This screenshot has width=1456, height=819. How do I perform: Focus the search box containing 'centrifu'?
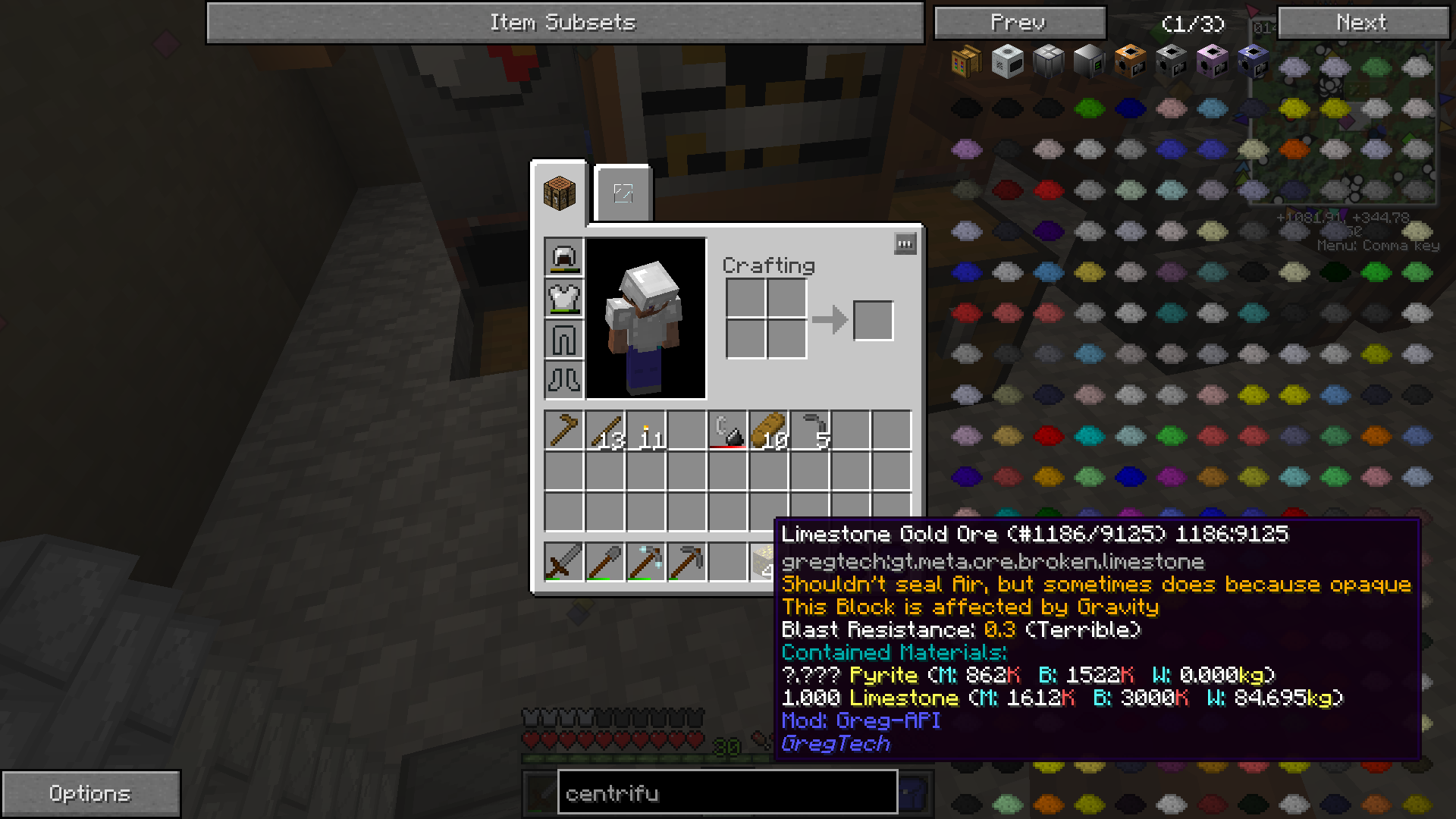(x=727, y=793)
